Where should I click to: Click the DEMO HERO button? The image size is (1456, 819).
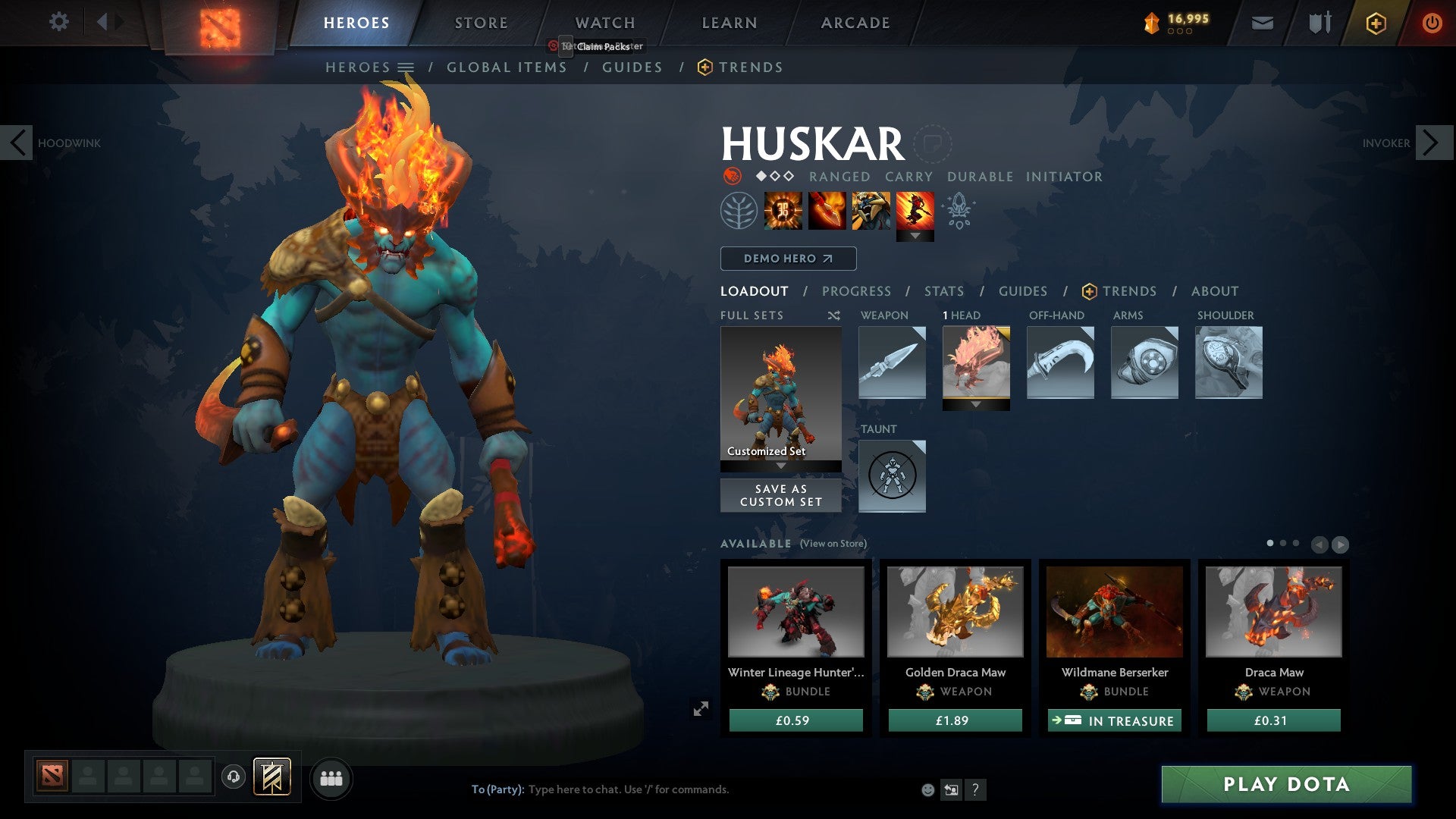pyautogui.click(x=787, y=259)
